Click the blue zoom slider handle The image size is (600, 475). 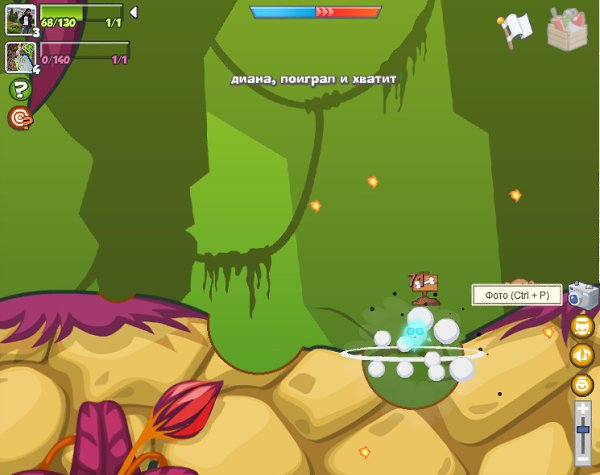coord(583,430)
